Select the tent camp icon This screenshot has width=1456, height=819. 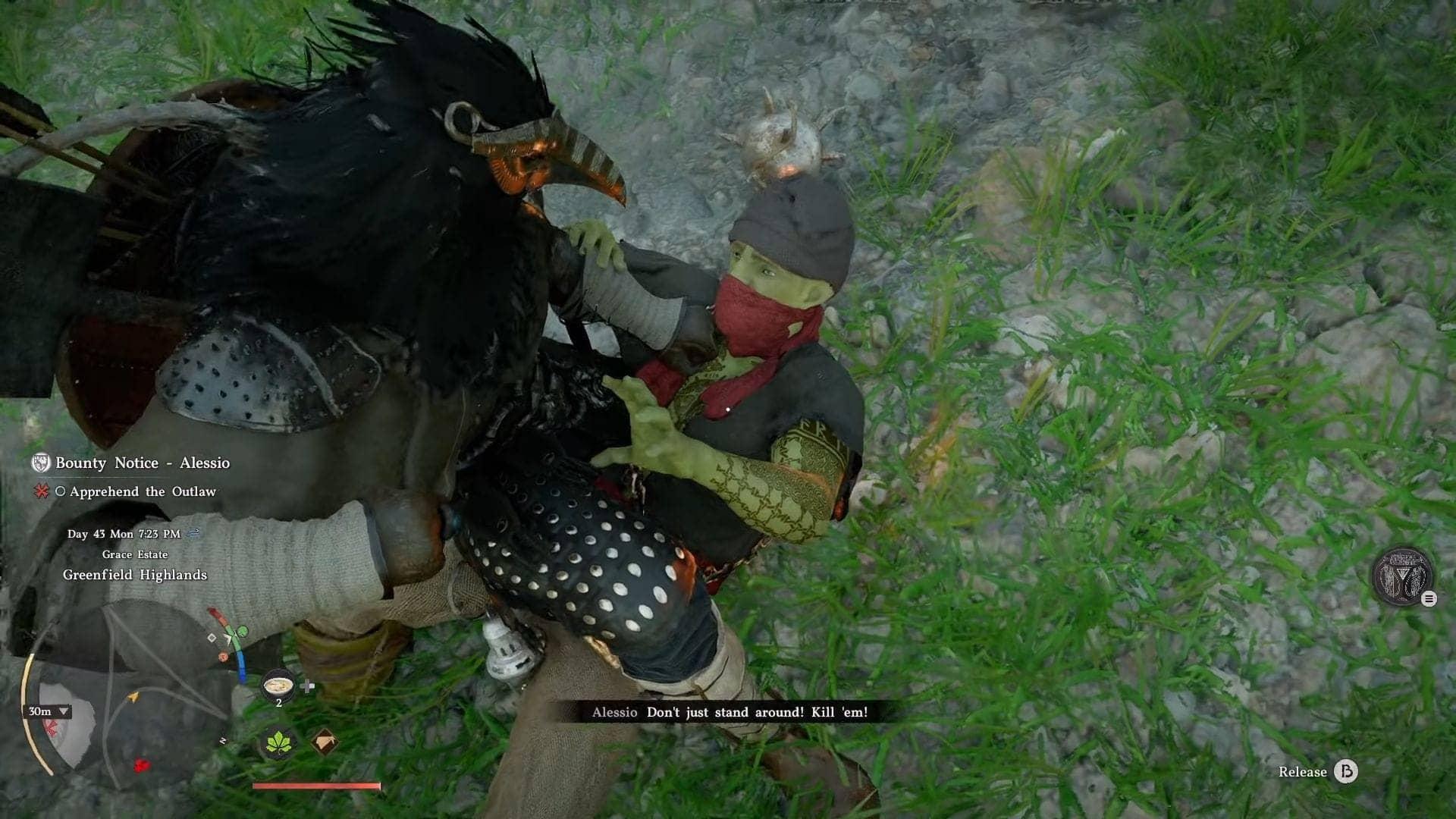[325, 742]
